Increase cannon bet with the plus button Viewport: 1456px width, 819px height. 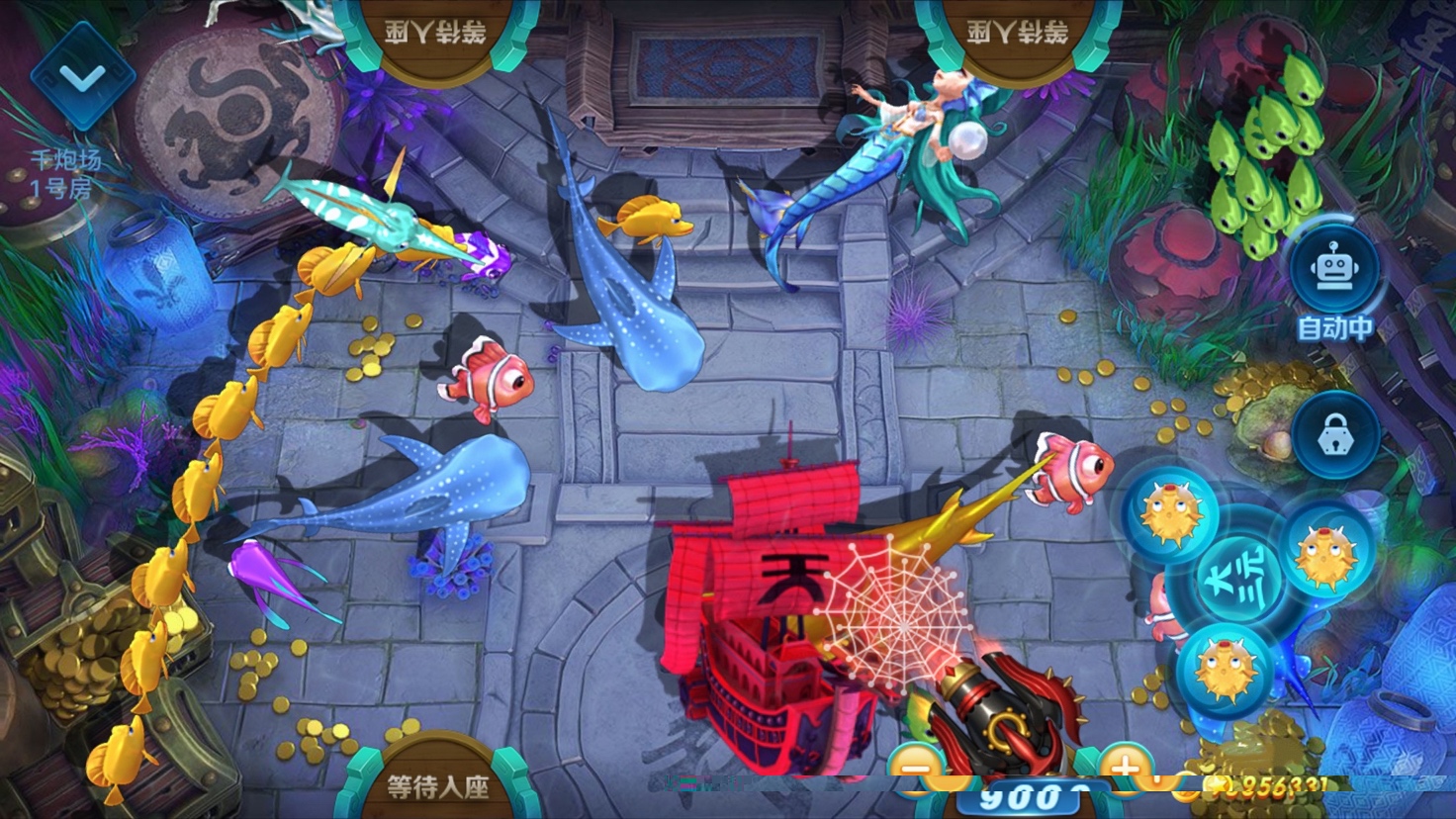click(1126, 770)
